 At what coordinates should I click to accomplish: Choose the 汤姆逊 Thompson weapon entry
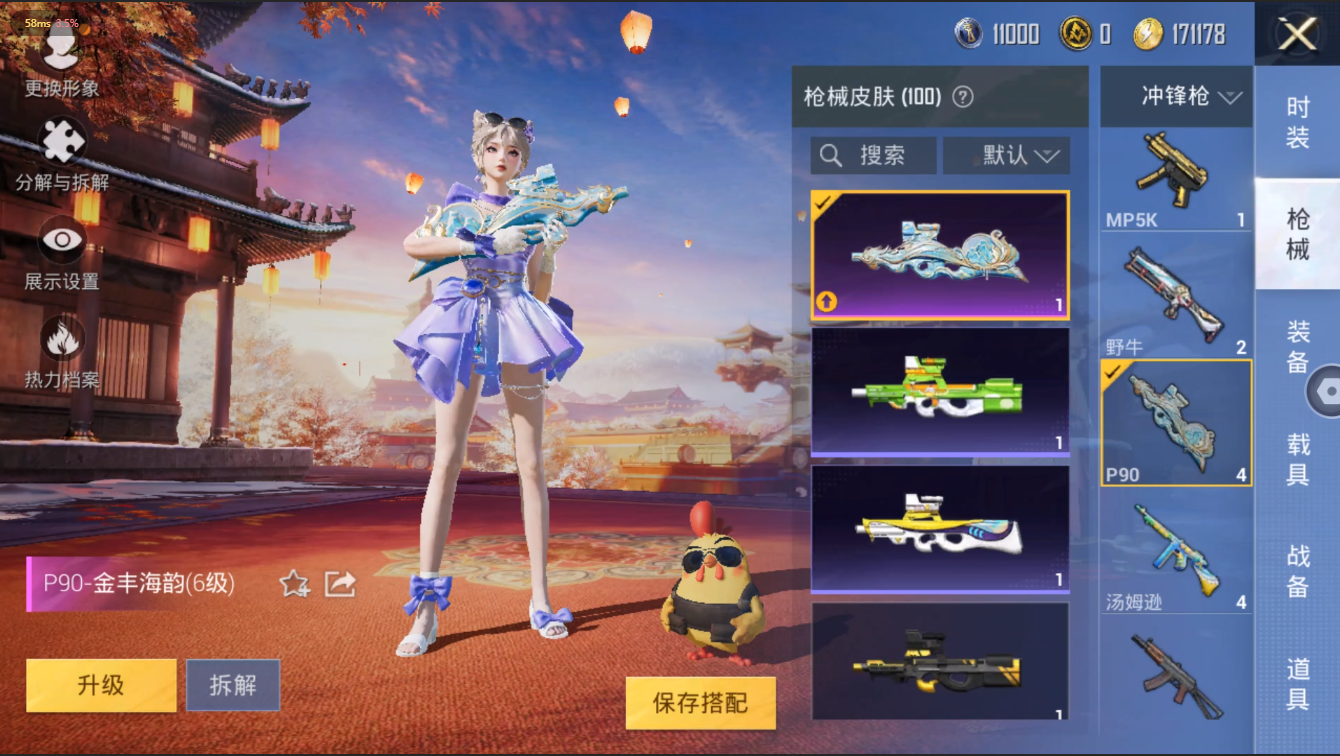(x=1176, y=555)
